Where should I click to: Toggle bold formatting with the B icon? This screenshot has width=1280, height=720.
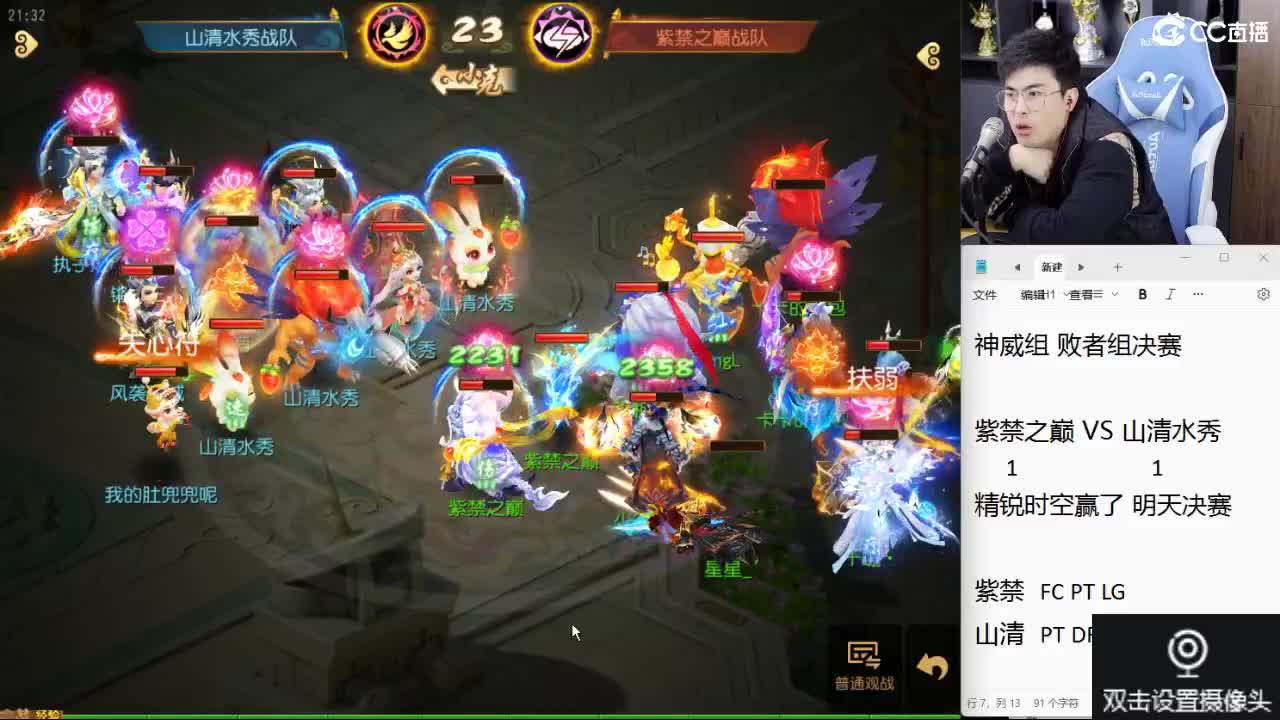[1143, 294]
